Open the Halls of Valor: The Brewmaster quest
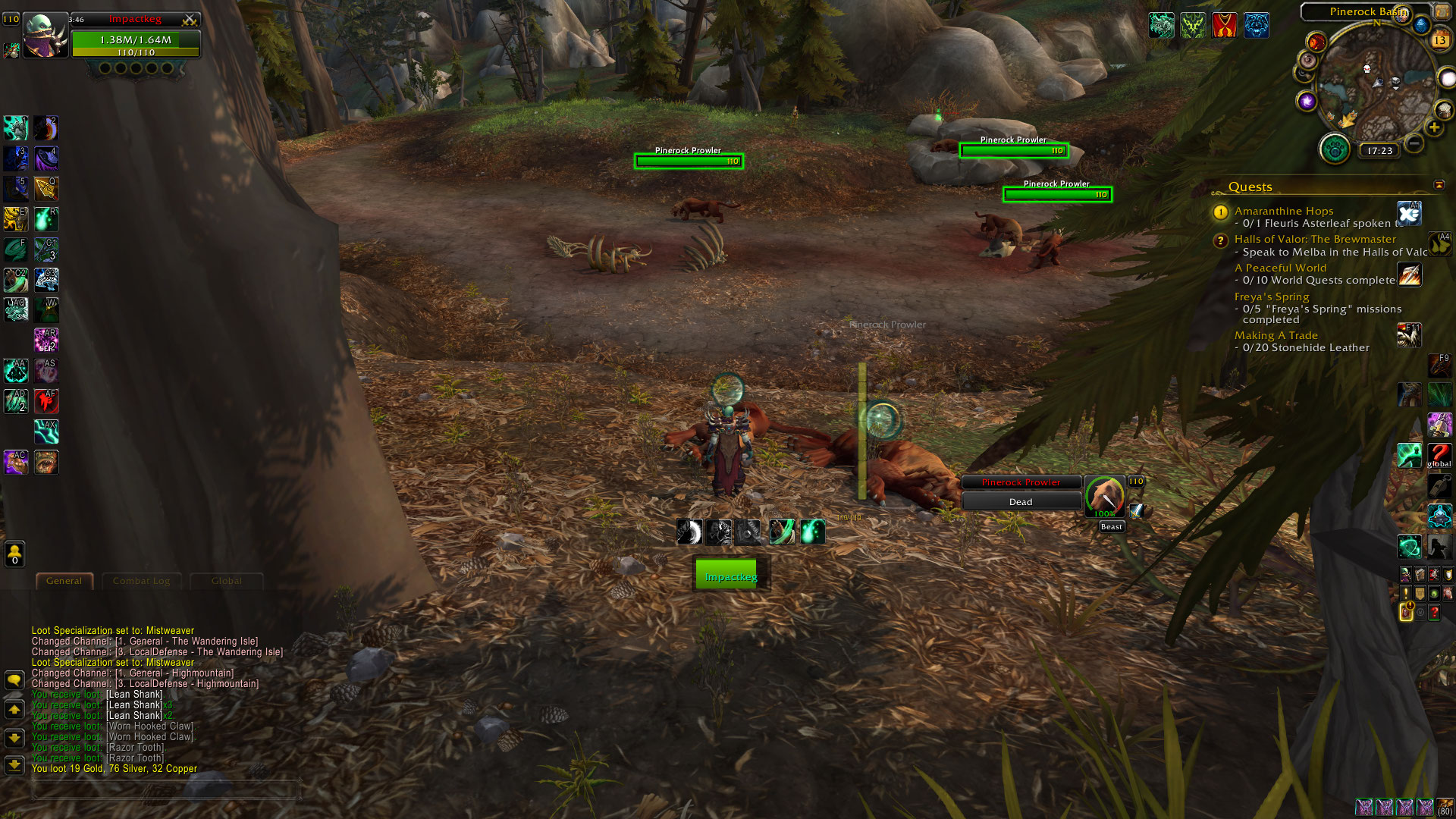The width and height of the screenshot is (1456, 819). (x=1314, y=239)
